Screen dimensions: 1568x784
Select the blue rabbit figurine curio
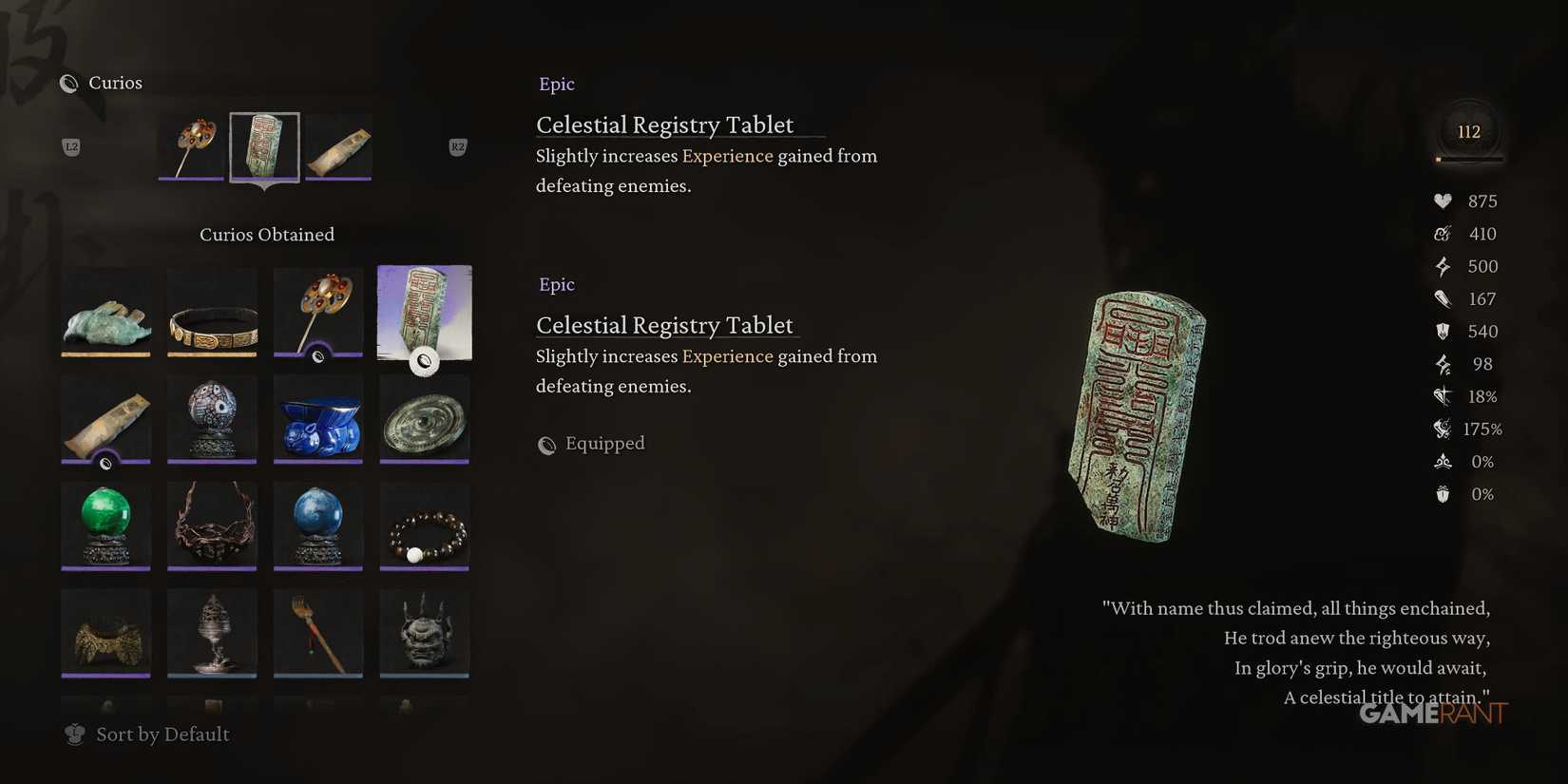(x=317, y=419)
